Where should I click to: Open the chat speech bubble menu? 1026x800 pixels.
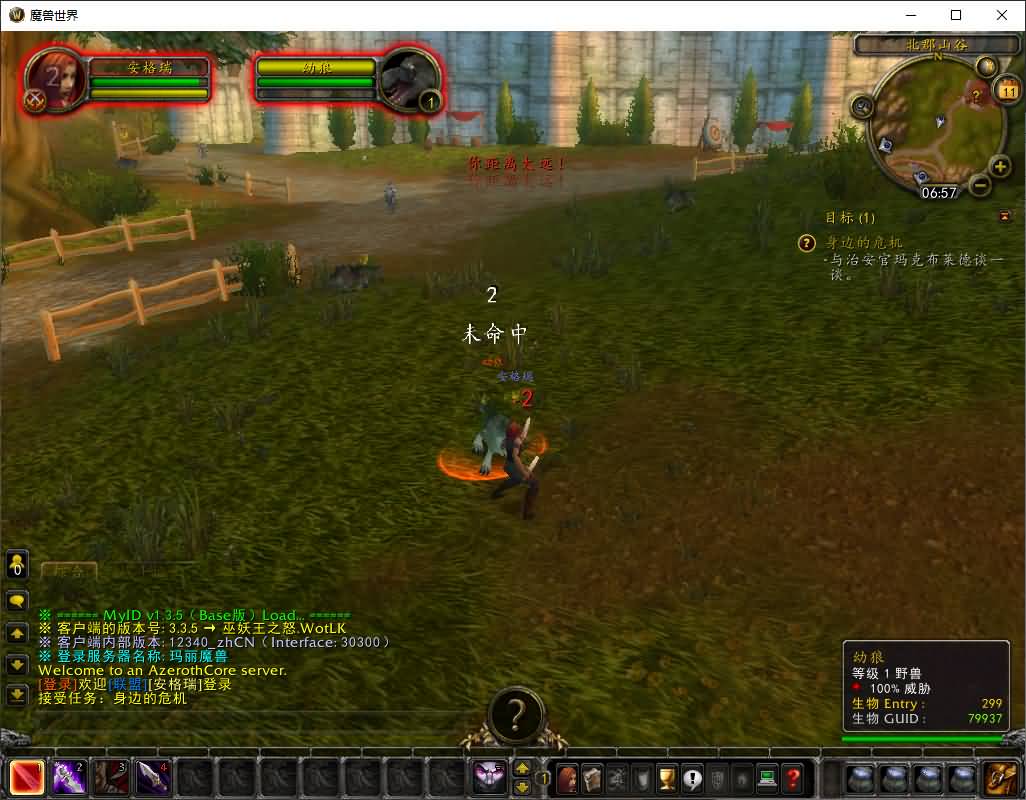point(17,601)
